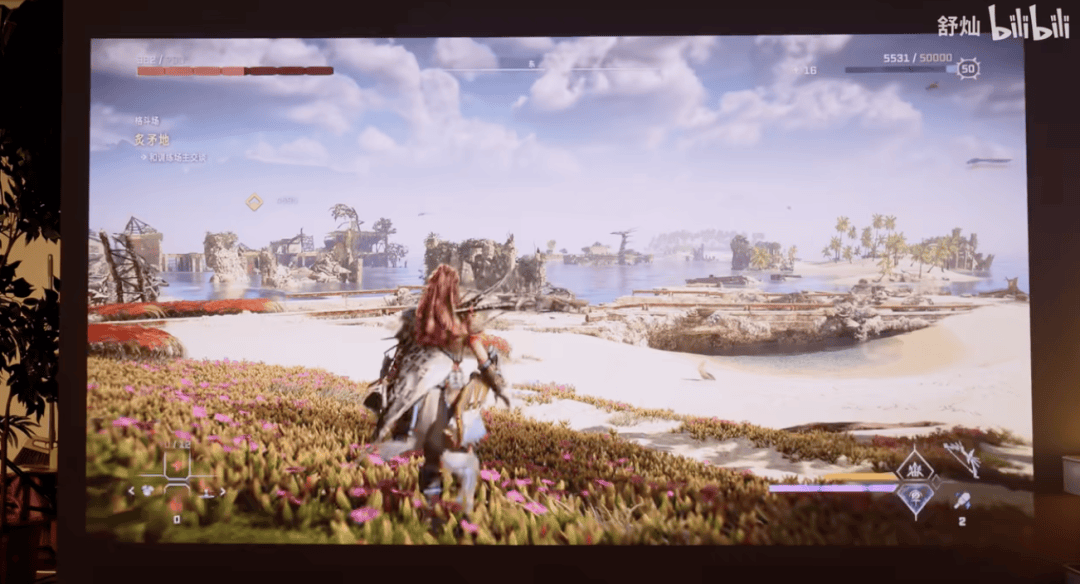
Task: Cycle the hunter's kit right with the arrow
Action: [x=222, y=491]
